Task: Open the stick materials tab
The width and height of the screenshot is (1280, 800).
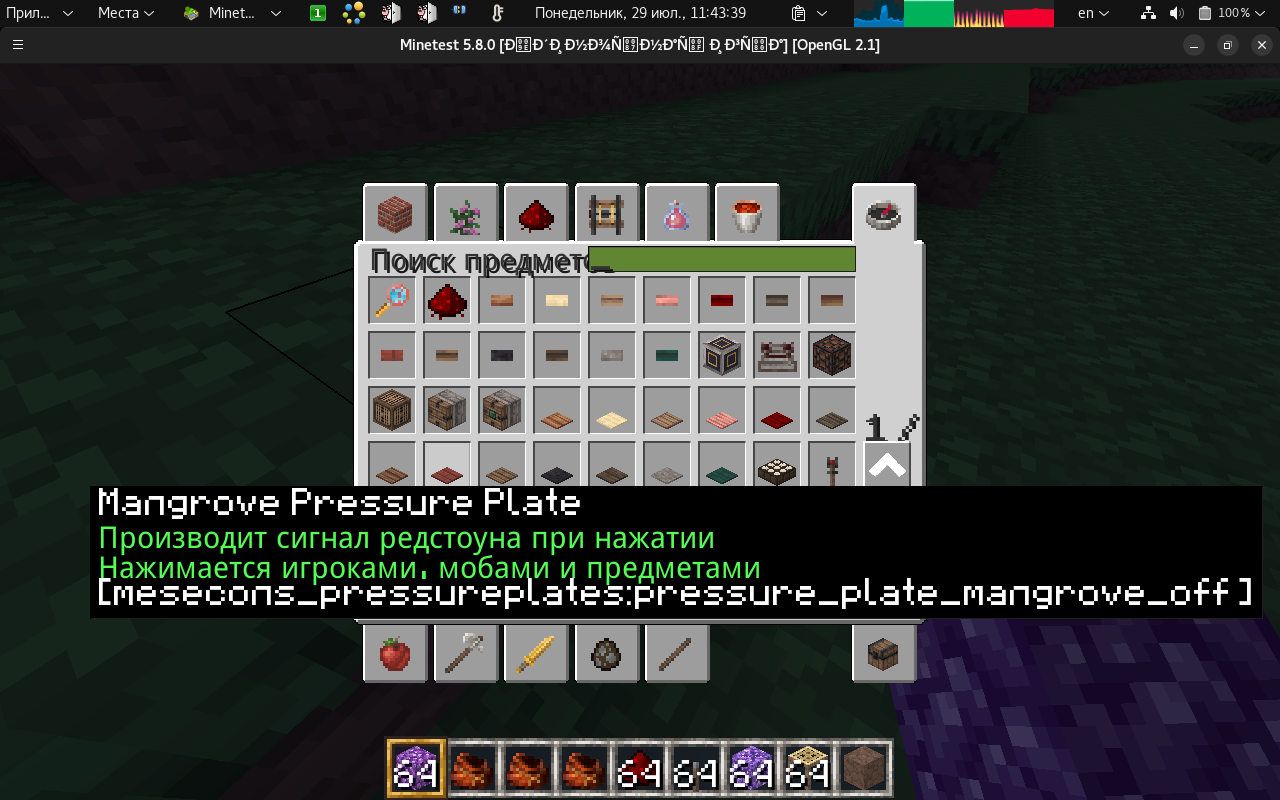Action: point(677,654)
